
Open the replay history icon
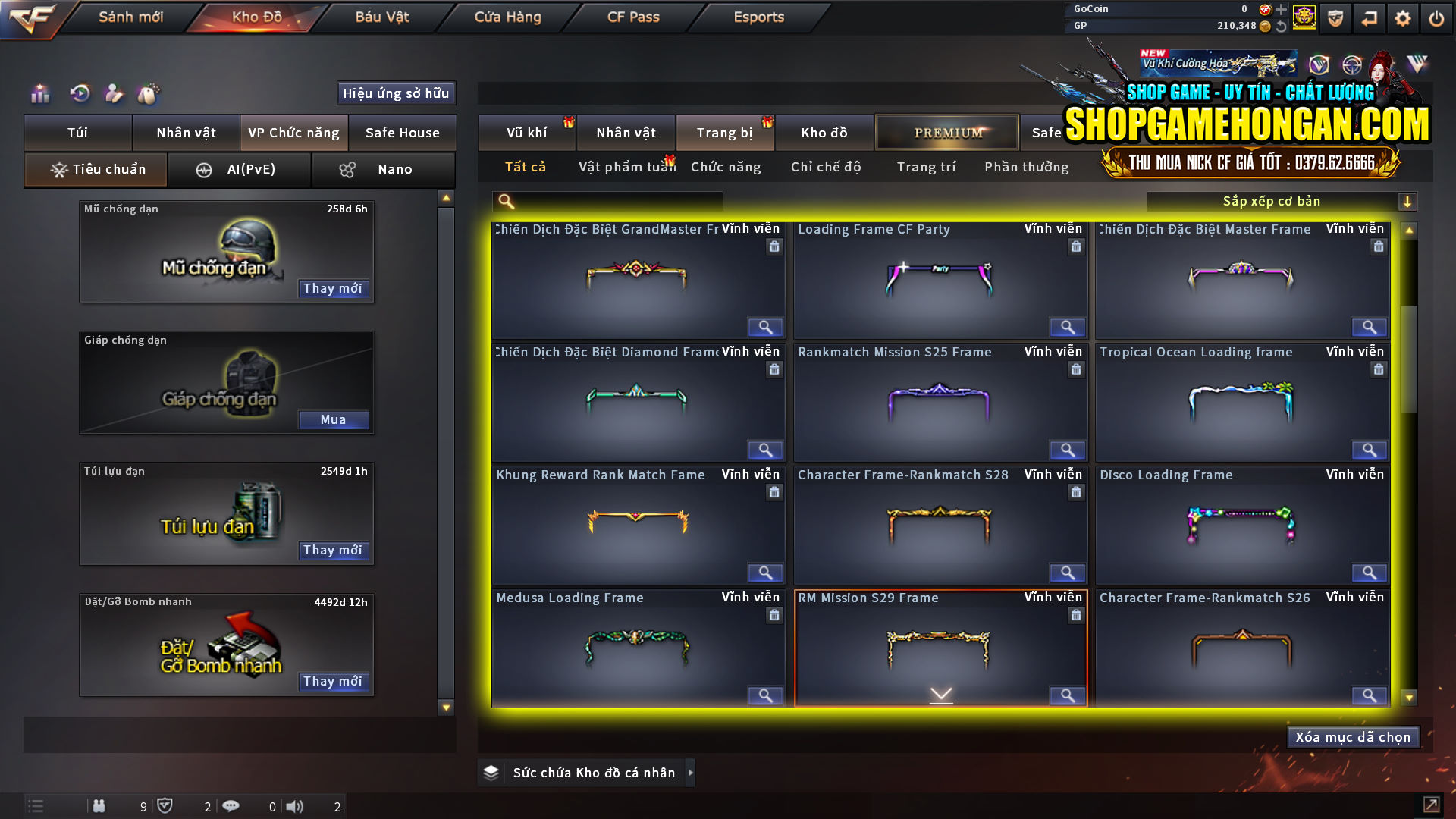pyautogui.click(x=80, y=93)
